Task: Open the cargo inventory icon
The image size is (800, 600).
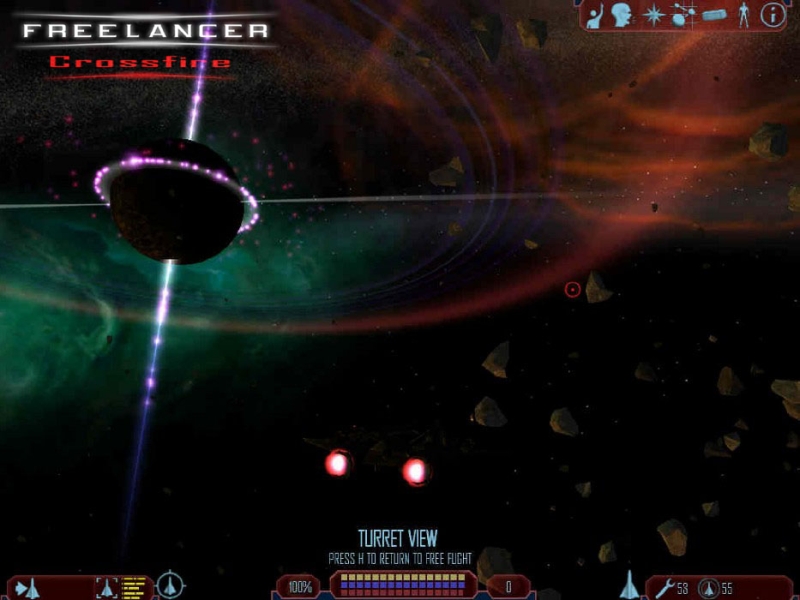Action: click(712, 15)
